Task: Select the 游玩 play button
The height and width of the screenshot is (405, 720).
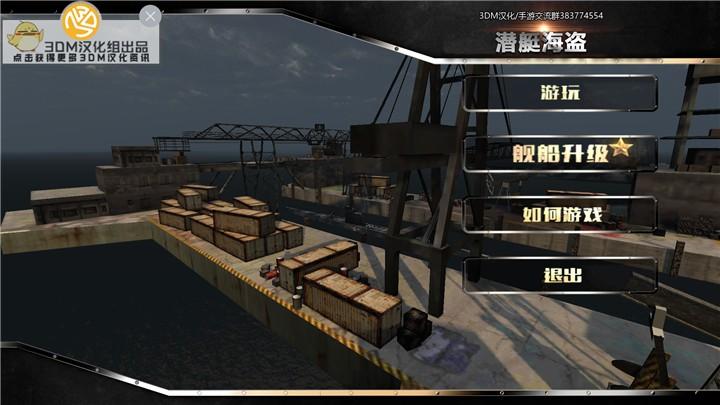Action: [560, 94]
